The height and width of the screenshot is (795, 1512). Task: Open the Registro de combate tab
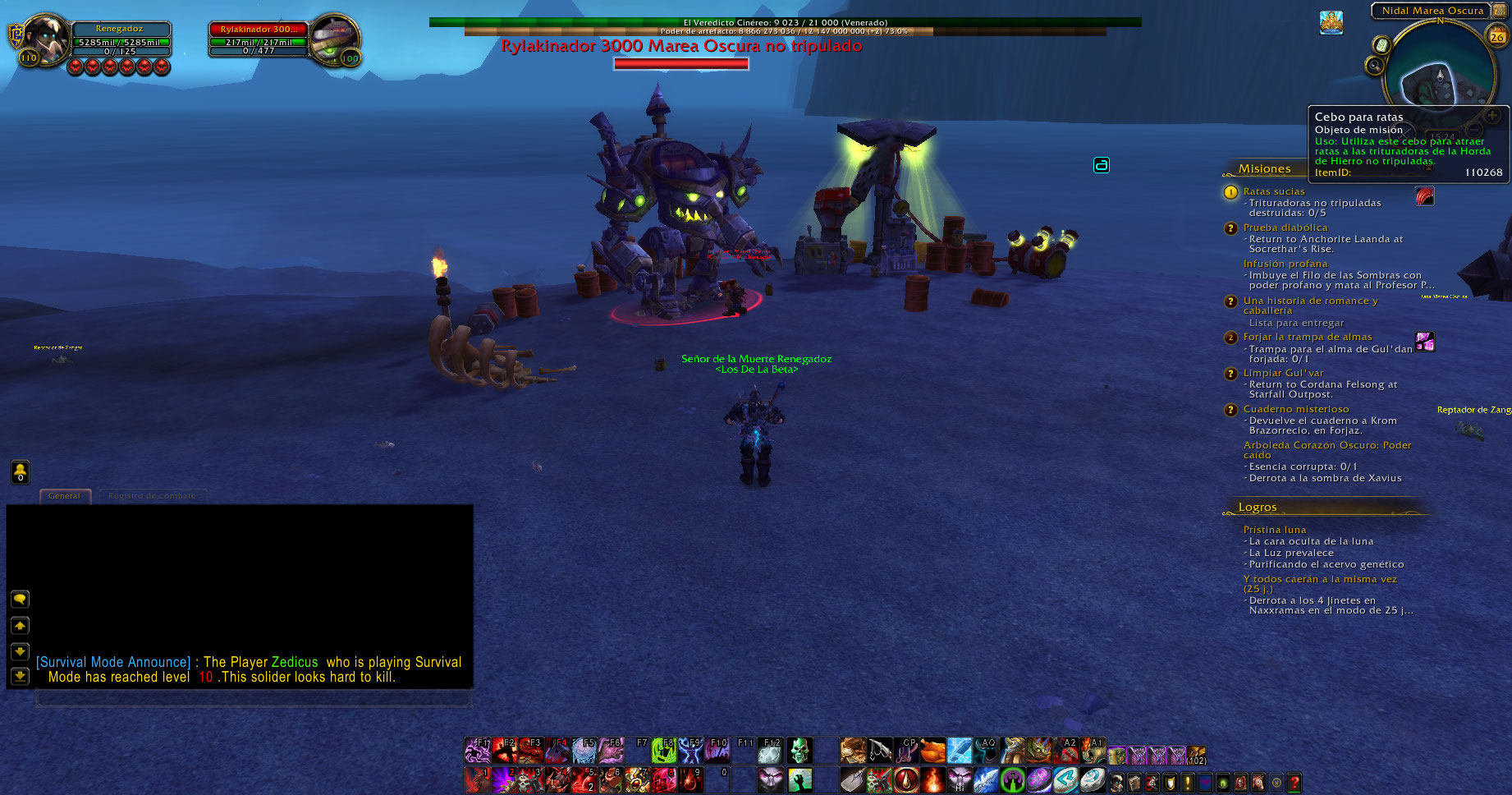pos(152,496)
